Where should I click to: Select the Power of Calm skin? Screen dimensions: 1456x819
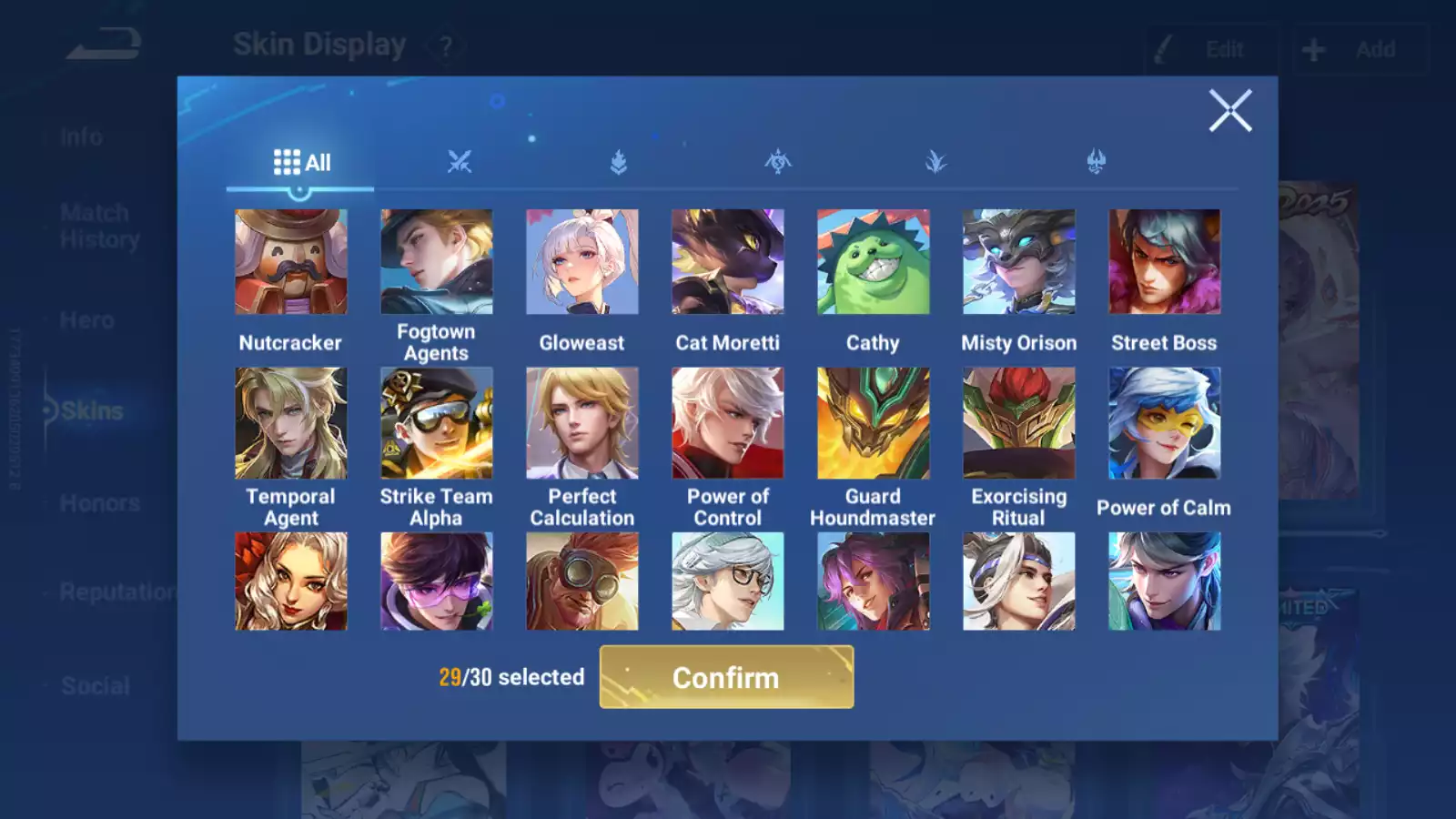(1165, 423)
